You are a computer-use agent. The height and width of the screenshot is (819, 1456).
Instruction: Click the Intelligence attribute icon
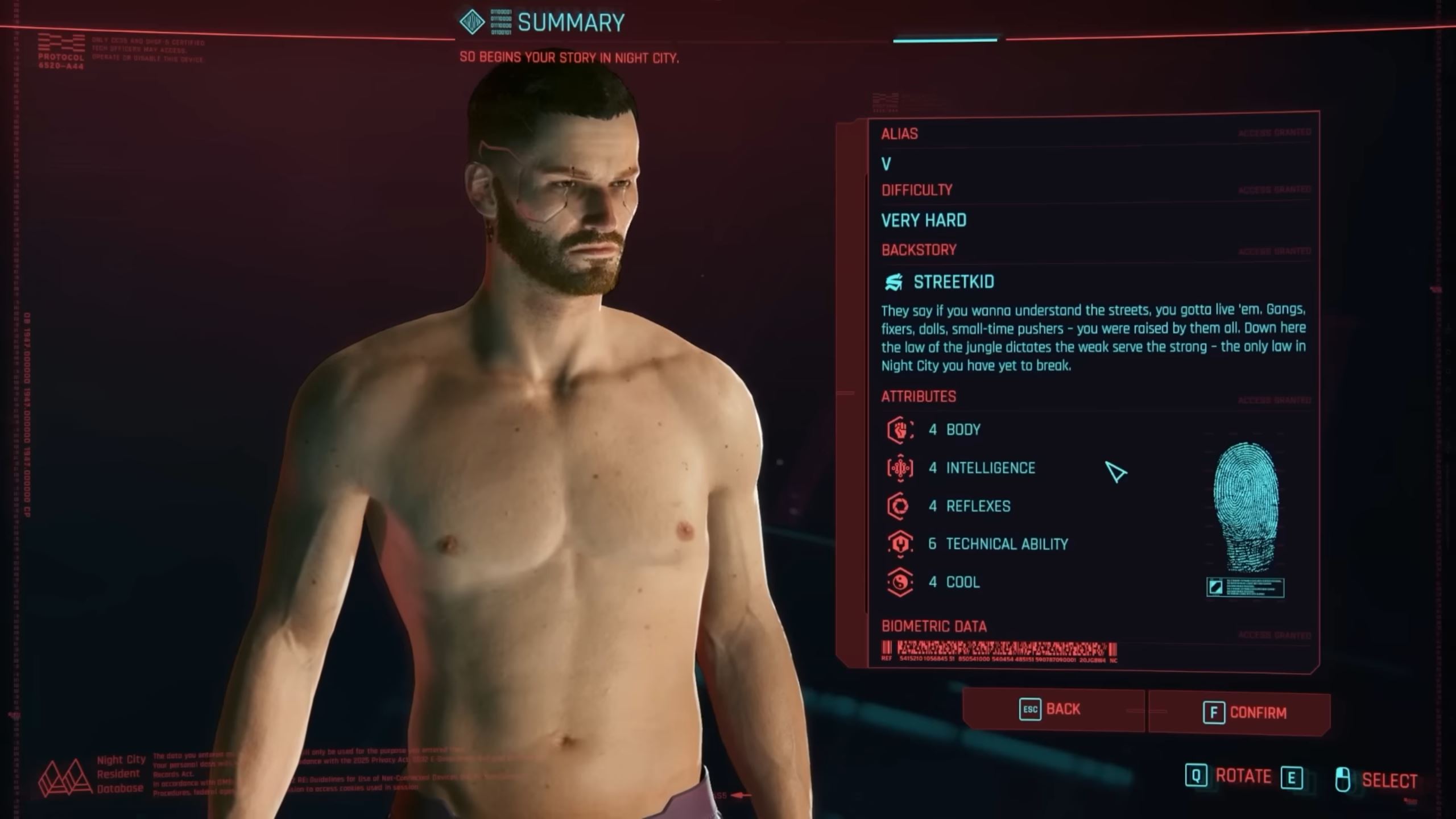click(x=901, y=468)
